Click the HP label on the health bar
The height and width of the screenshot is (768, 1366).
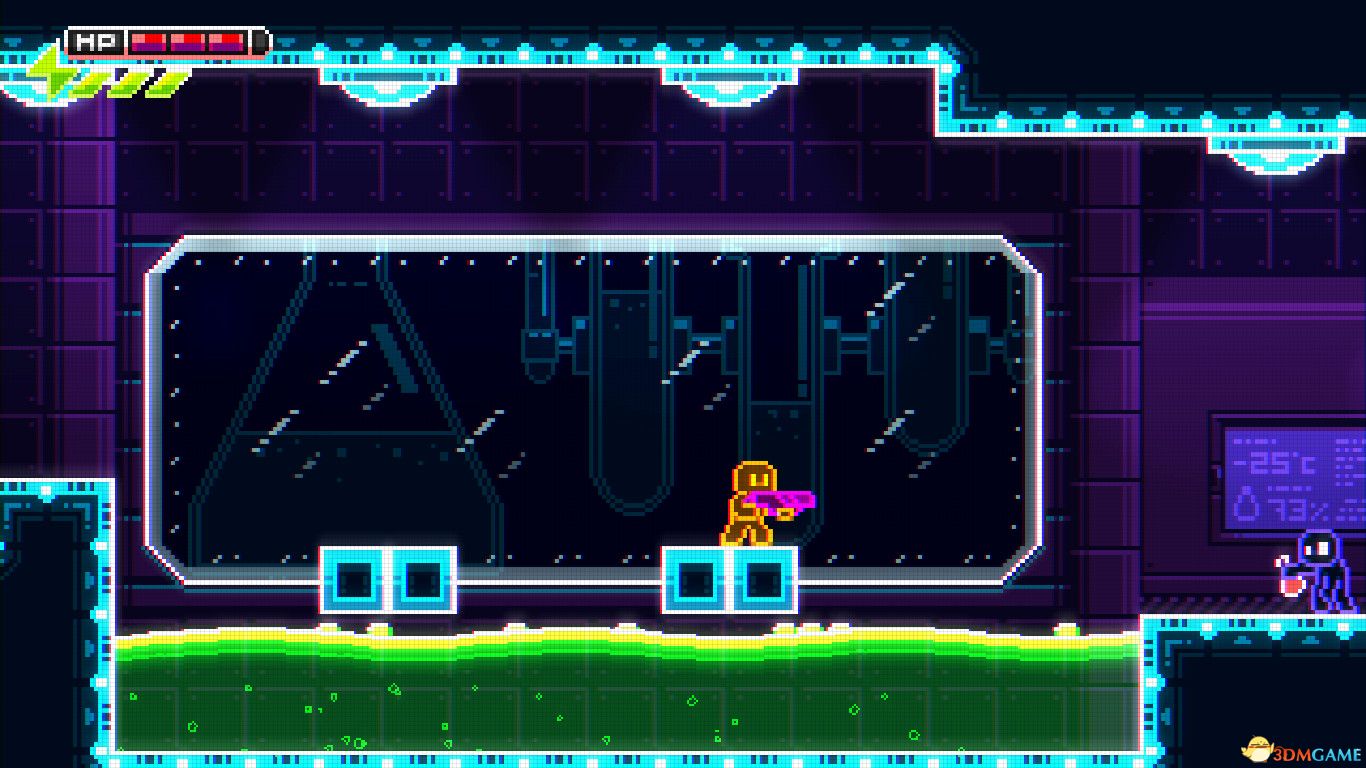94,42
